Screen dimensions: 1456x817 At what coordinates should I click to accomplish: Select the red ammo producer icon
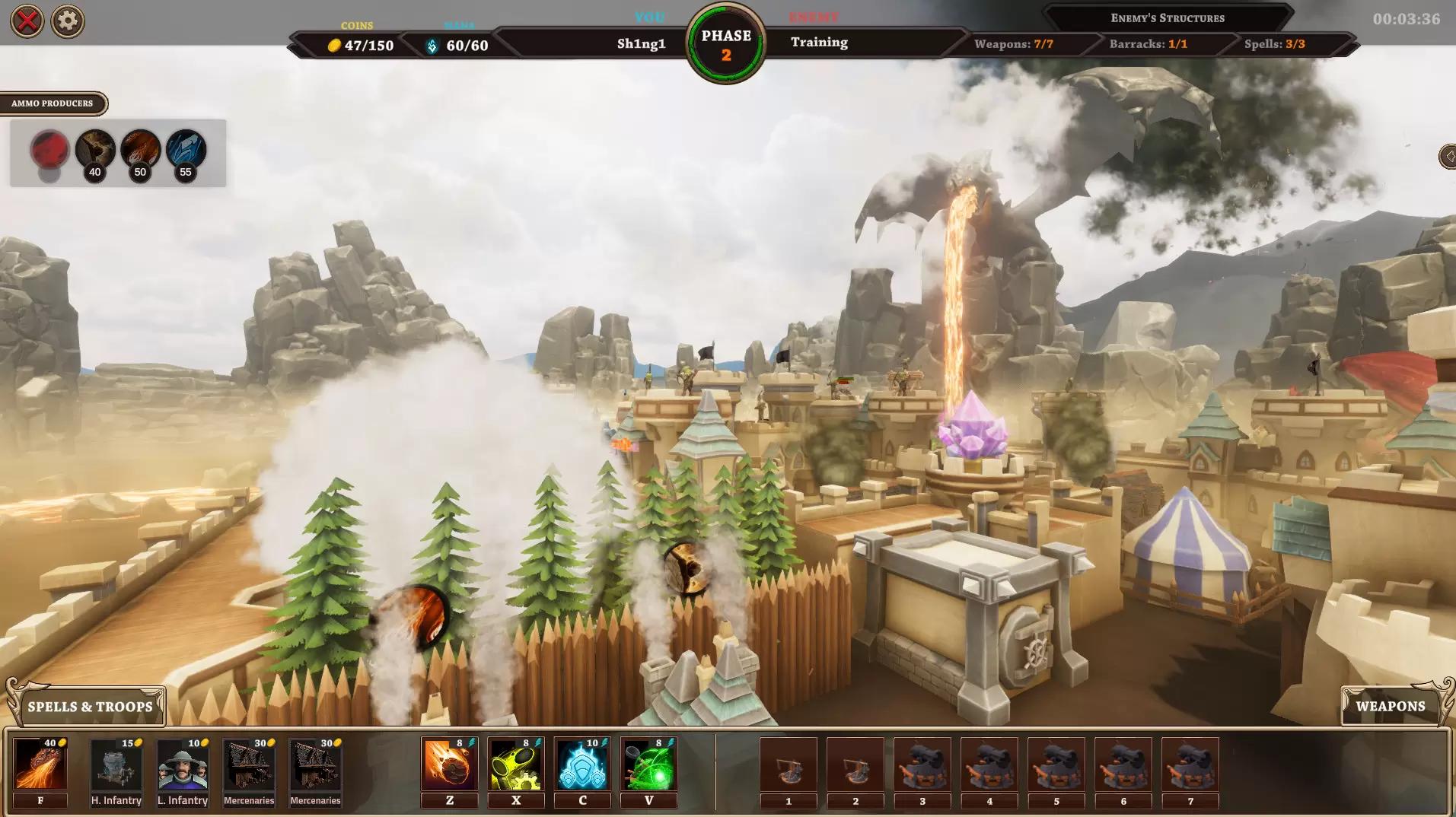click(x=49, y=149)
